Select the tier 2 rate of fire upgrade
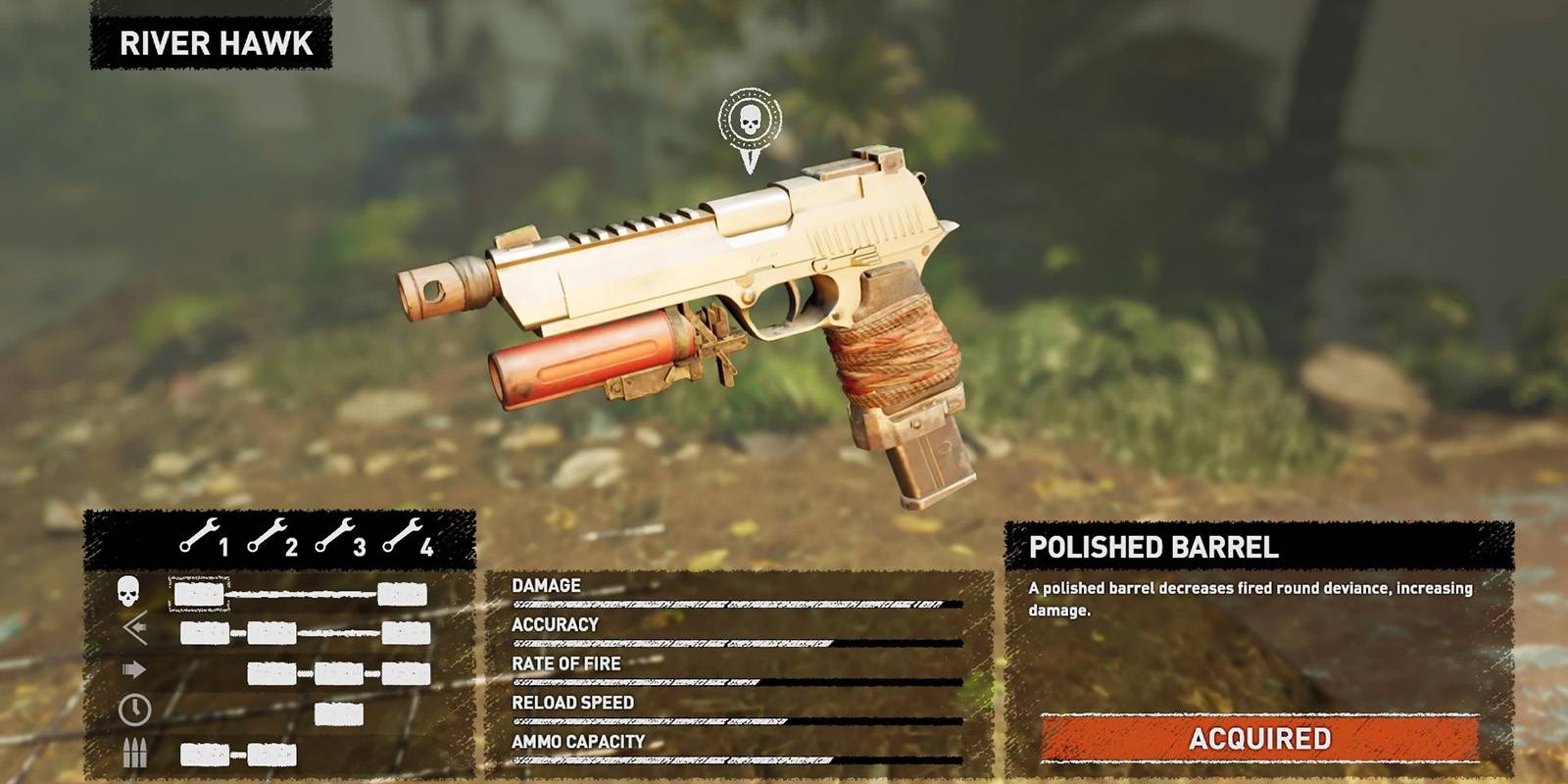 click(272, 673)
